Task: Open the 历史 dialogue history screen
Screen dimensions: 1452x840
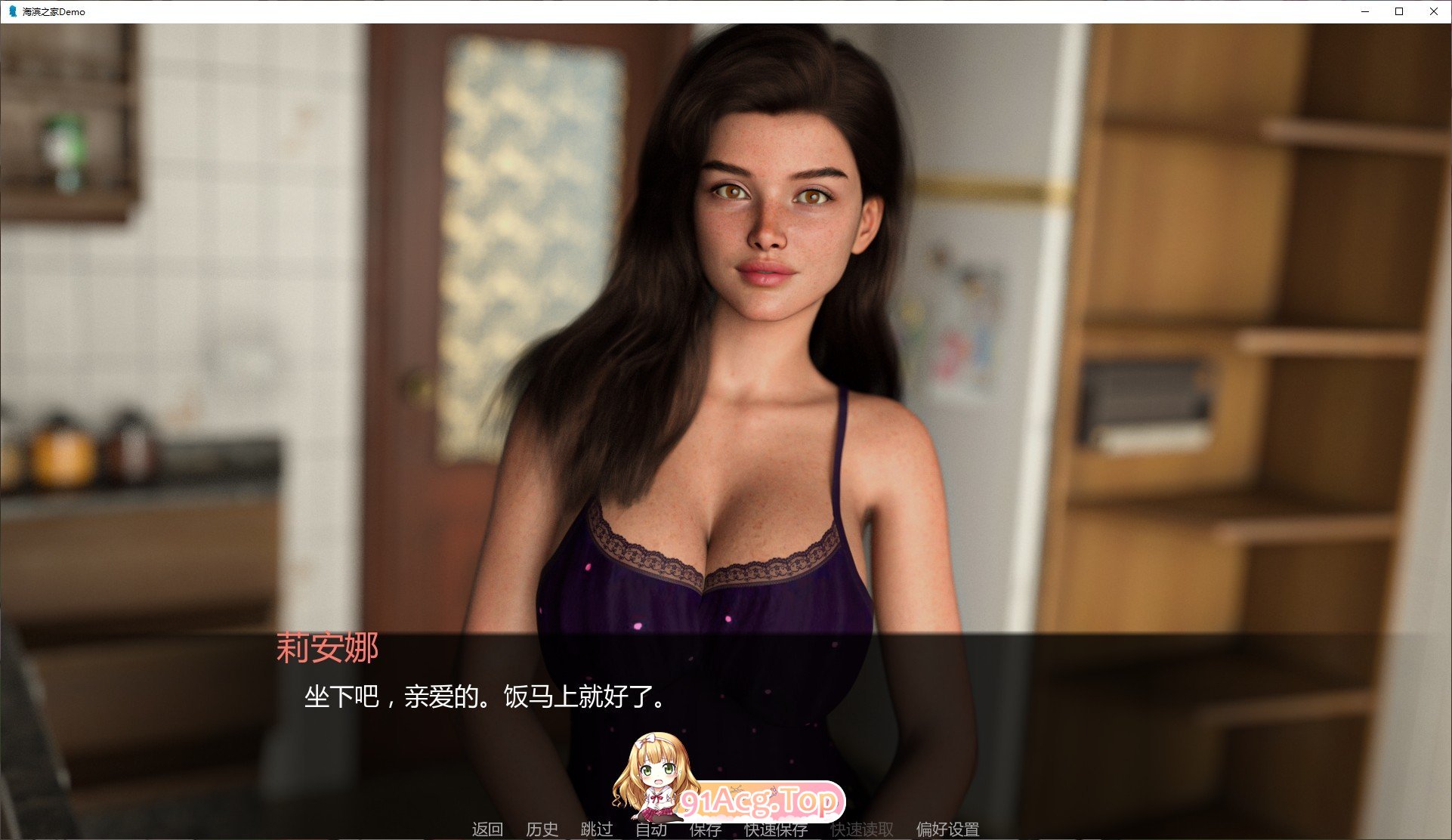Action: click(542, 829)
